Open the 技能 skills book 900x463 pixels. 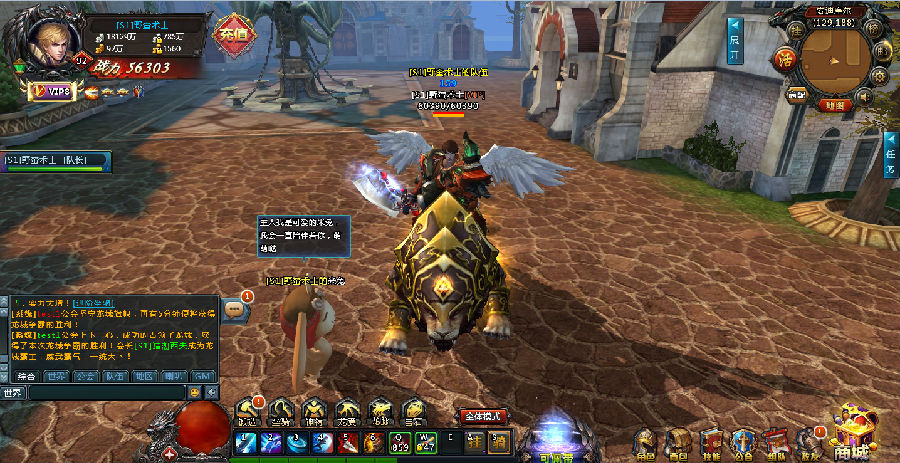pyautogui.click(x=711, y=442)
